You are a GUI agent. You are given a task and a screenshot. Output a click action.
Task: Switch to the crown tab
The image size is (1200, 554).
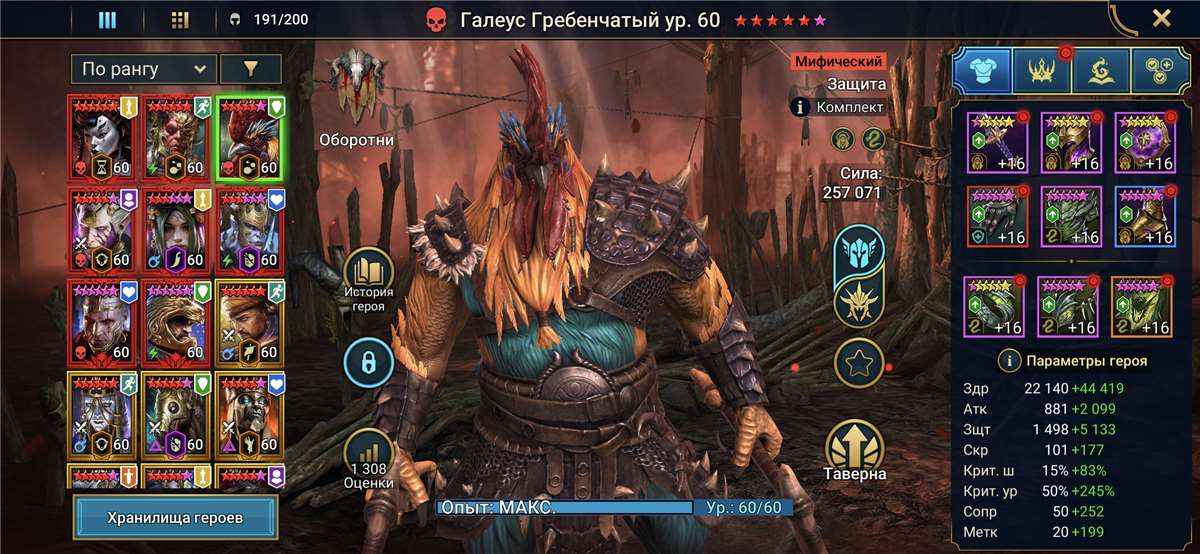coord(1042,70)
